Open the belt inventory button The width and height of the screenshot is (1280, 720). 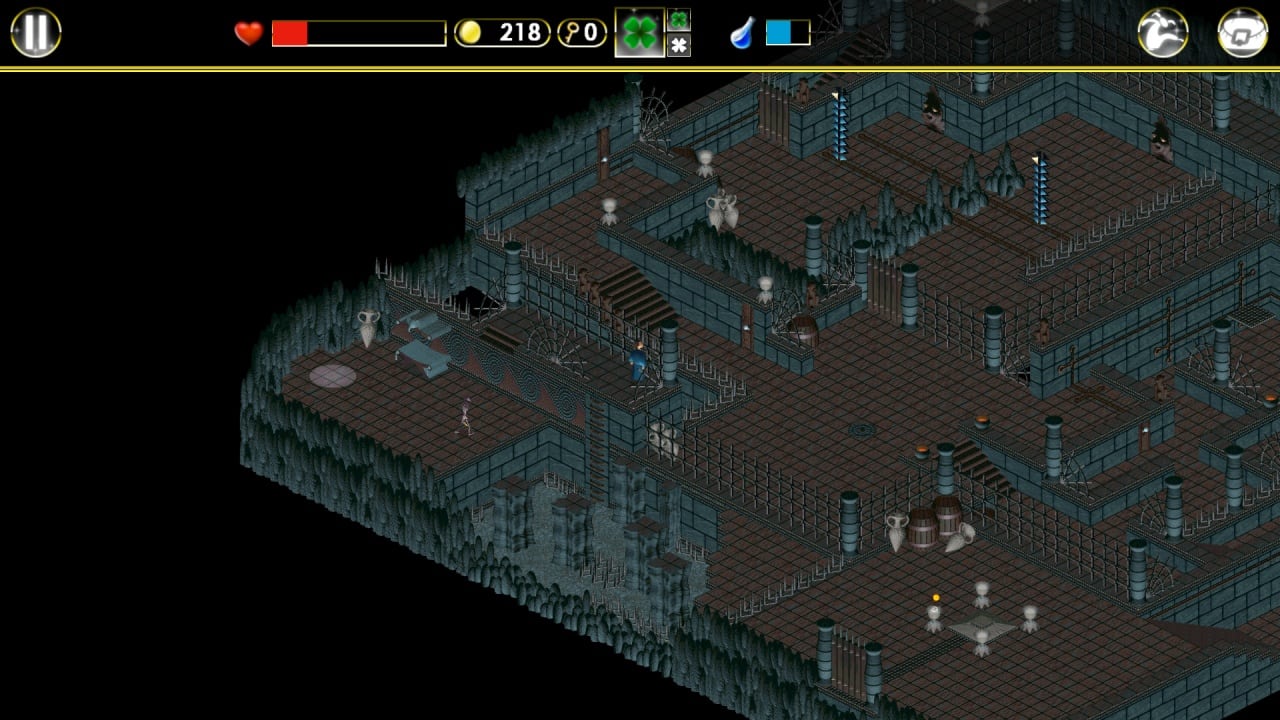tap(1242, 33)
